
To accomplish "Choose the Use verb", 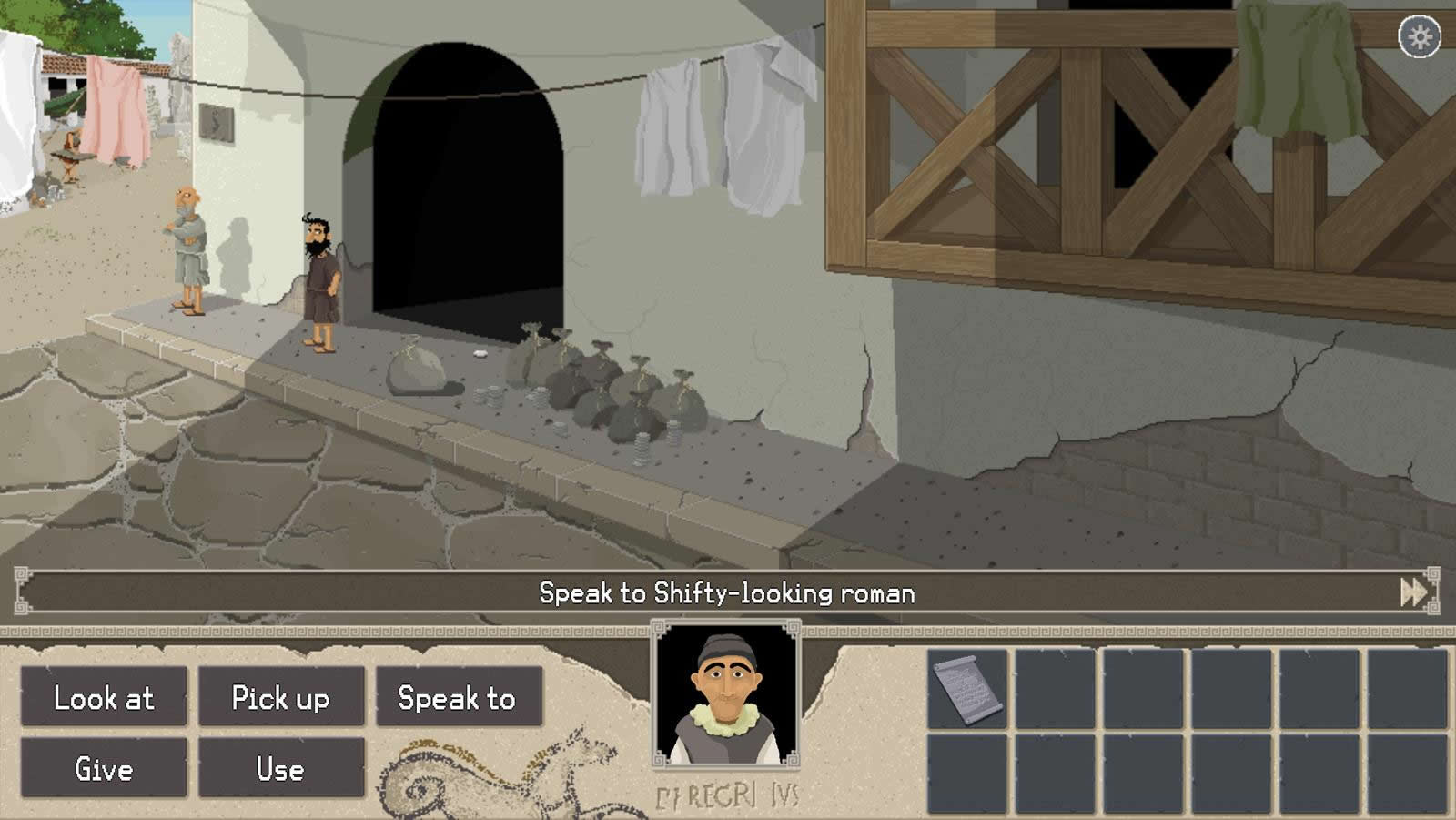I will (280, 768).
